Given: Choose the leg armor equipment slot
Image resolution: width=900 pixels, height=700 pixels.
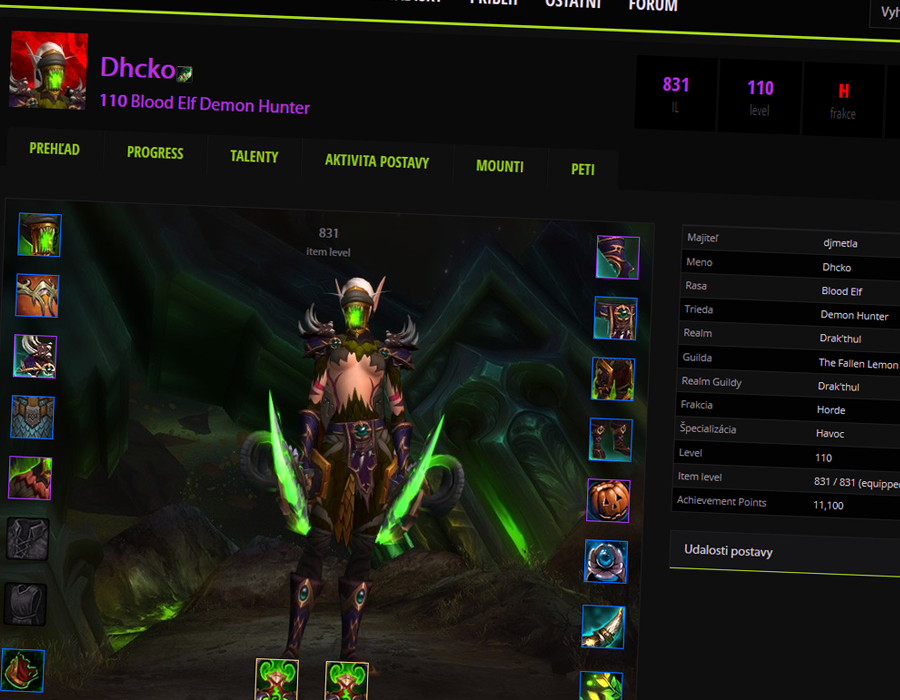Looking at the screenshot, I should coord(613,379).
